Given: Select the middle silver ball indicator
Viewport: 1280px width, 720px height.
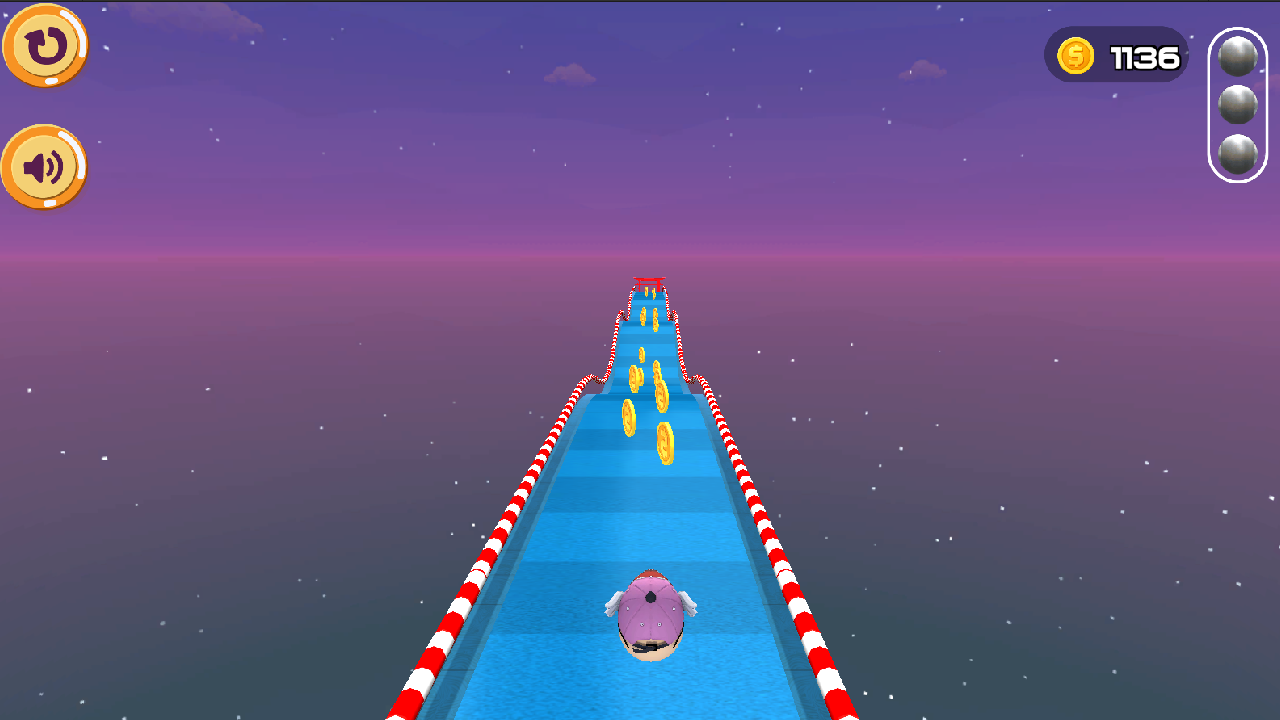Looking at the screenshot, I should (1237, 104).
